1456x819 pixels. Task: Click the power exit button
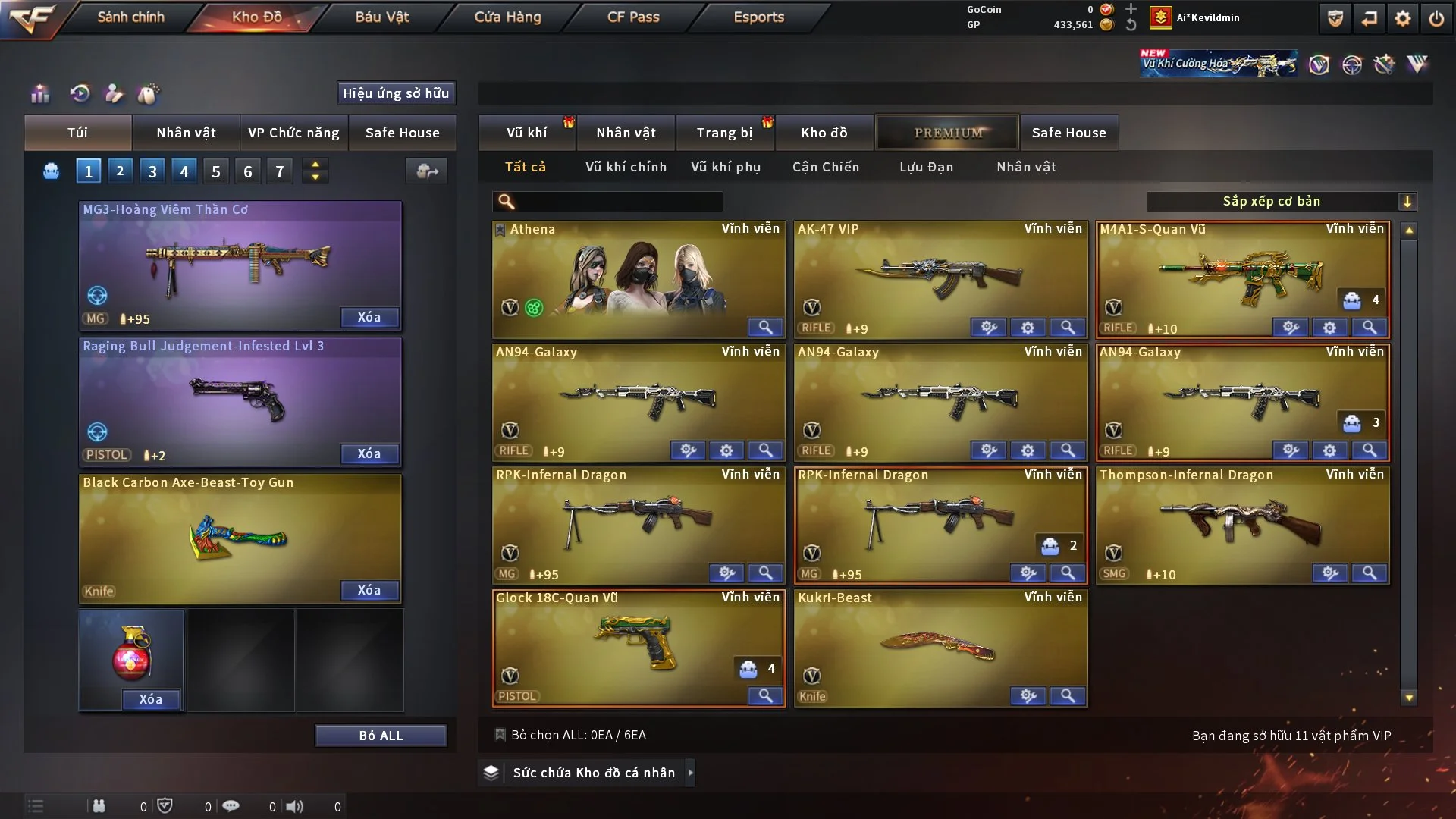point(1436,18)
